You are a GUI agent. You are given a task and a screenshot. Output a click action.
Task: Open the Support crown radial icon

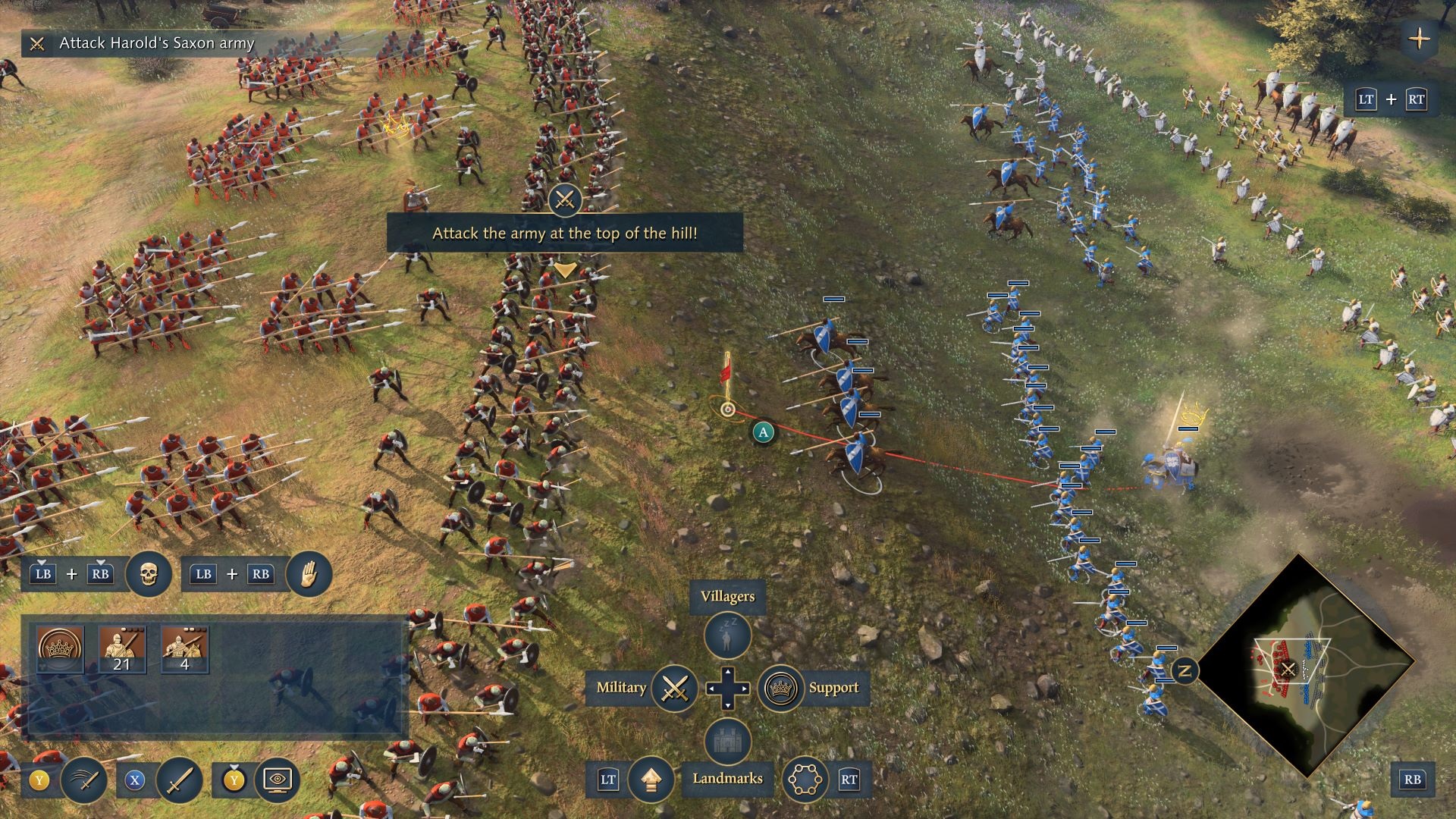pyautogui.click(x=782, y=690)
